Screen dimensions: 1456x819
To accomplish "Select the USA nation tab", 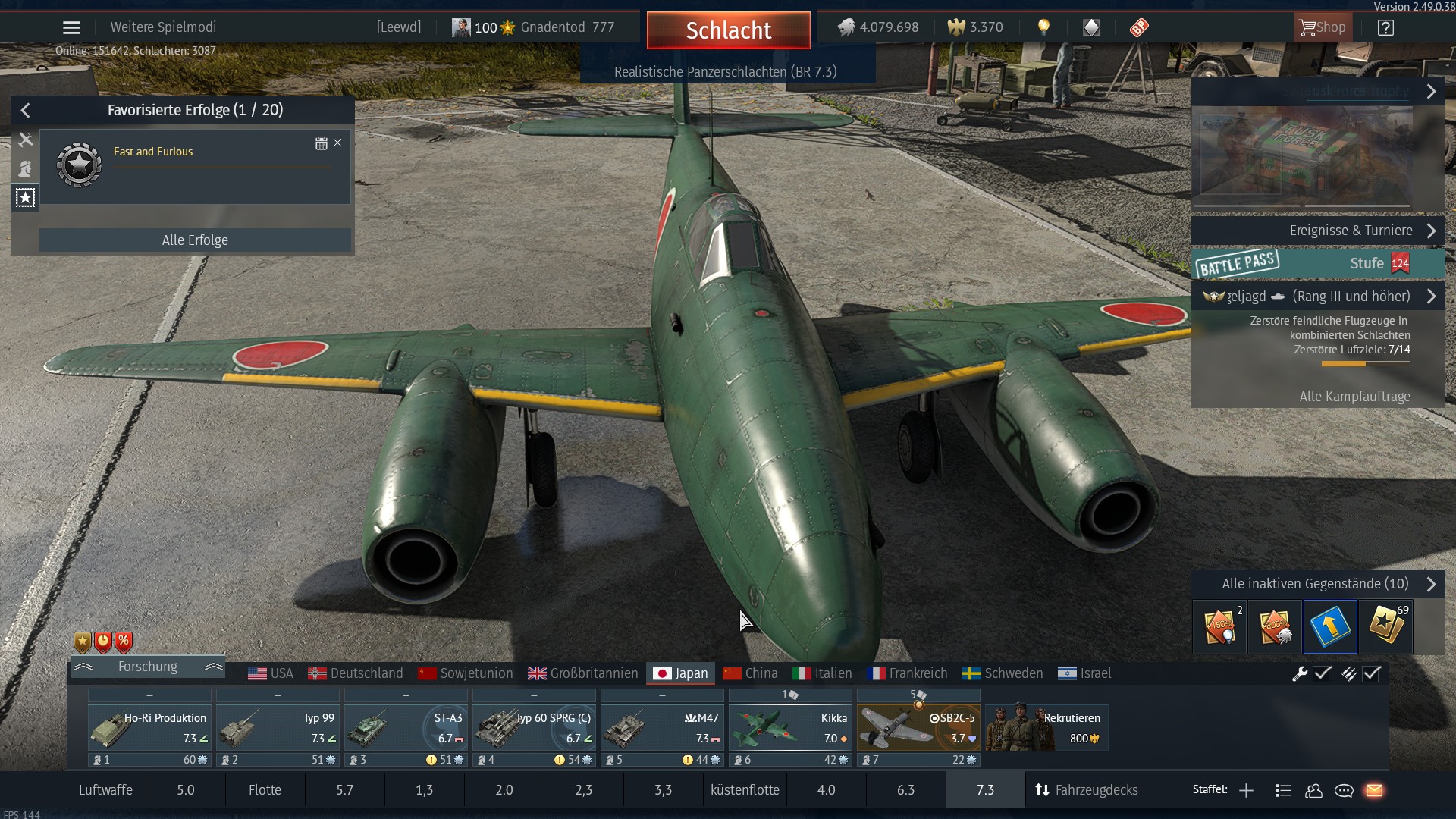I will 271,673.
